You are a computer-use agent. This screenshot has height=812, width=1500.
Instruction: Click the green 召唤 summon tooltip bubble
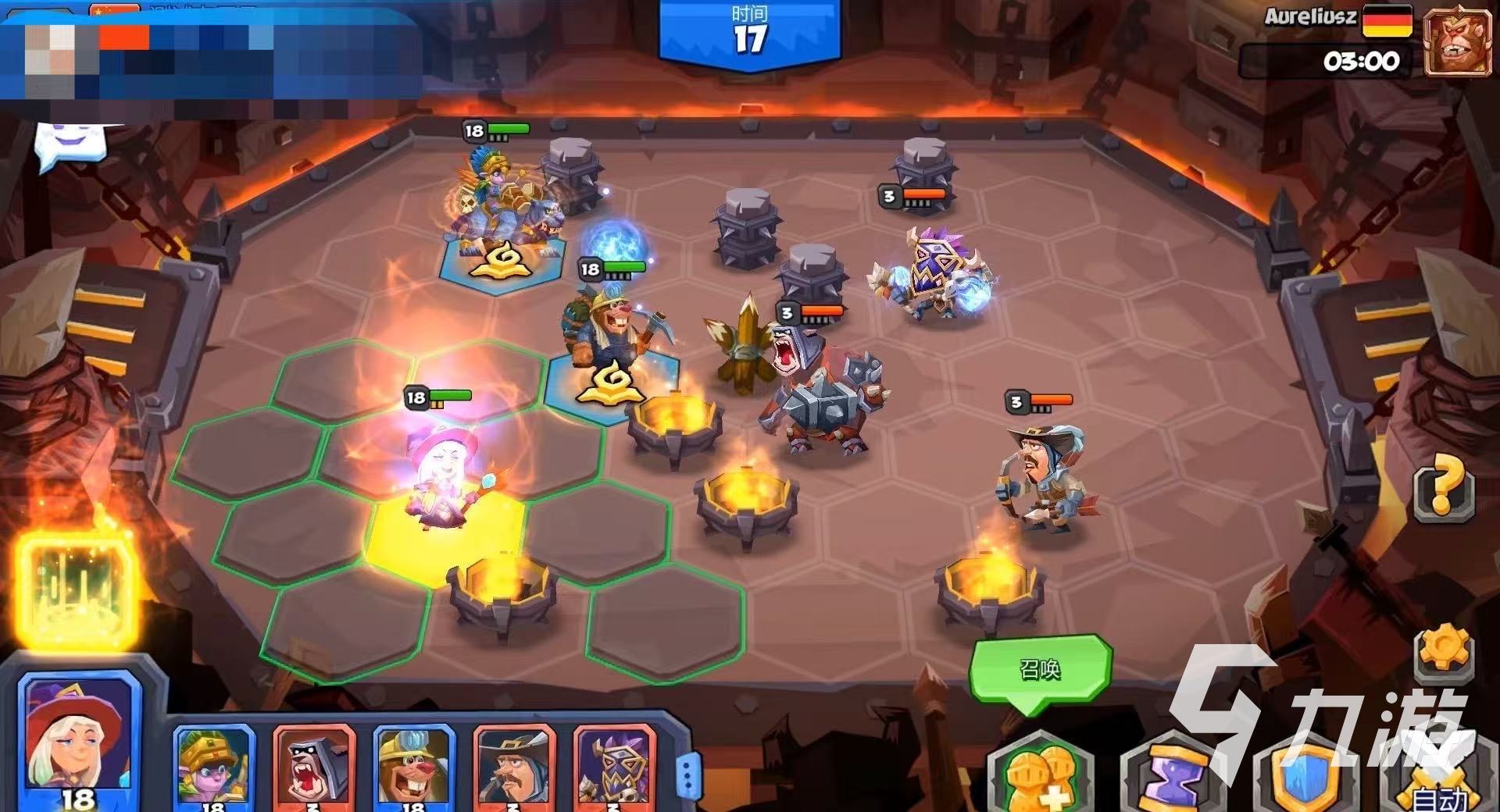[x=1040, y=669]
